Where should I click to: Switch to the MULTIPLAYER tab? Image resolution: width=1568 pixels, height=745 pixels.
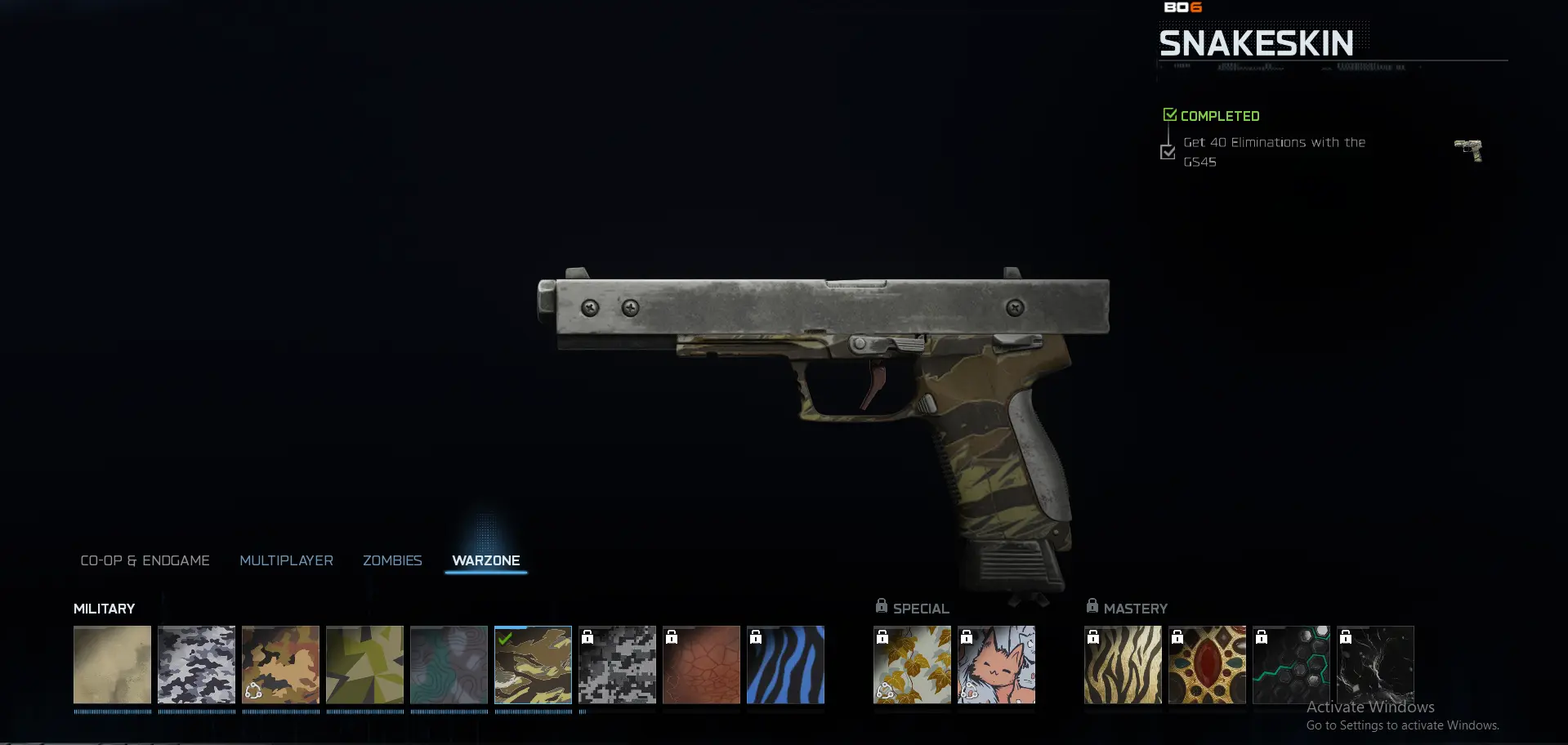pyautogui.click(x=286, y=560)
